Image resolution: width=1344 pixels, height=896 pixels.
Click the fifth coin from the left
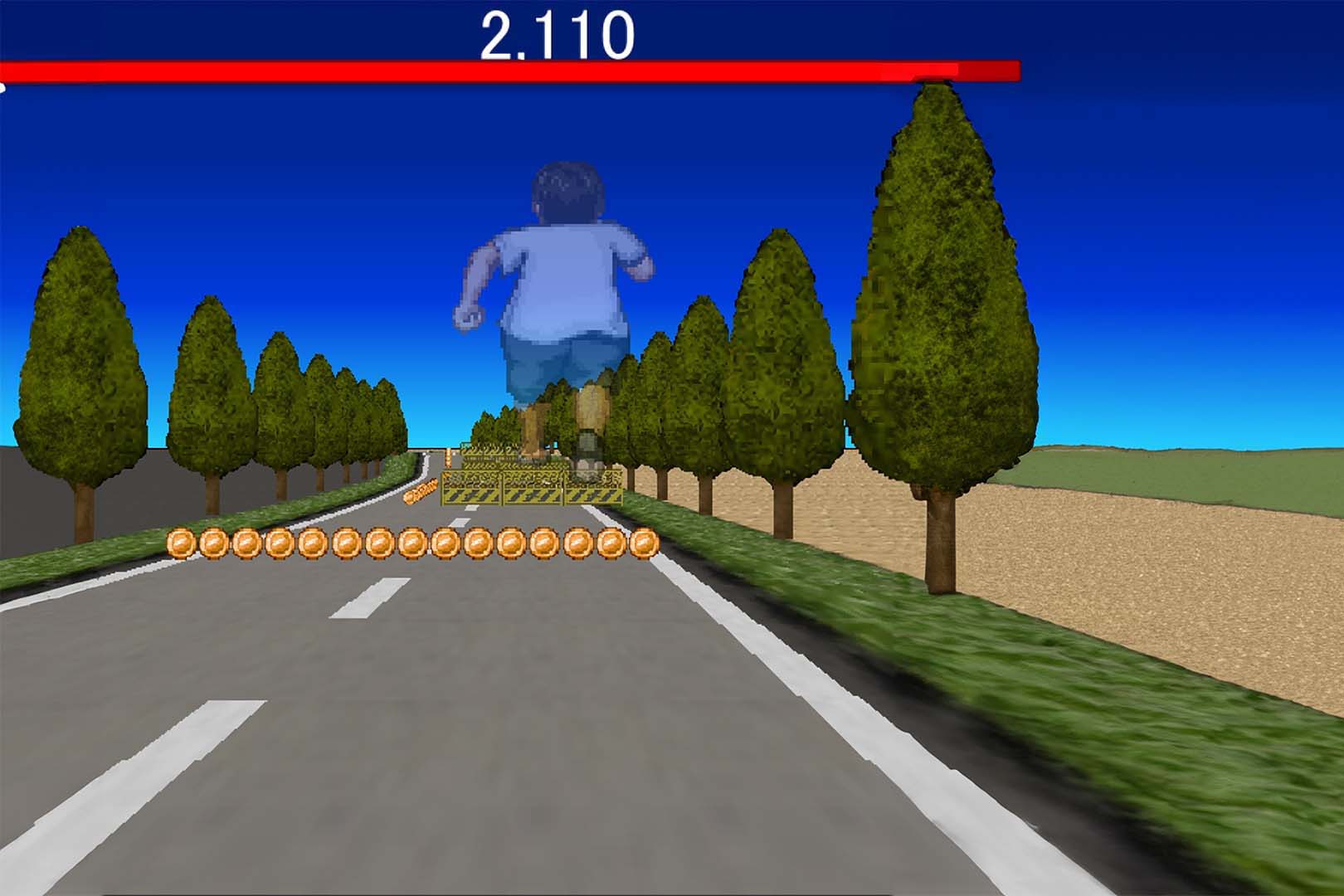point(314,543)
